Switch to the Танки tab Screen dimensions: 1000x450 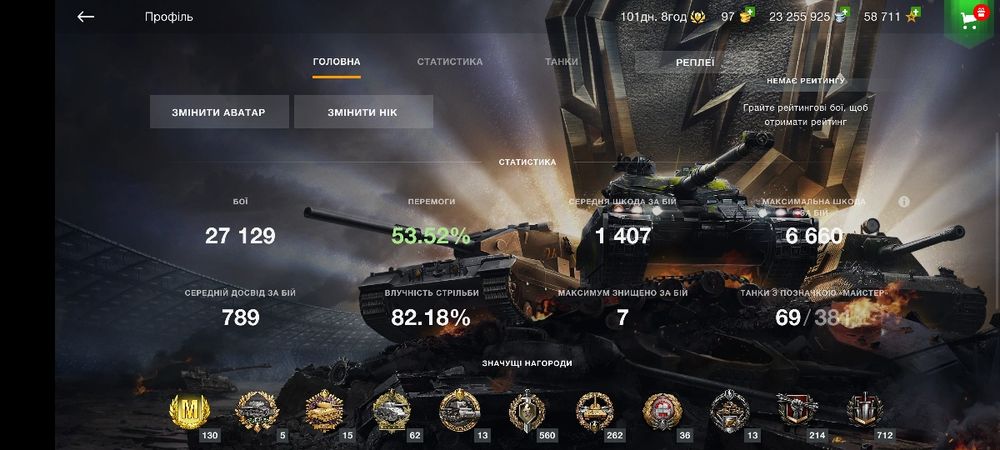(x=561, y=62)
